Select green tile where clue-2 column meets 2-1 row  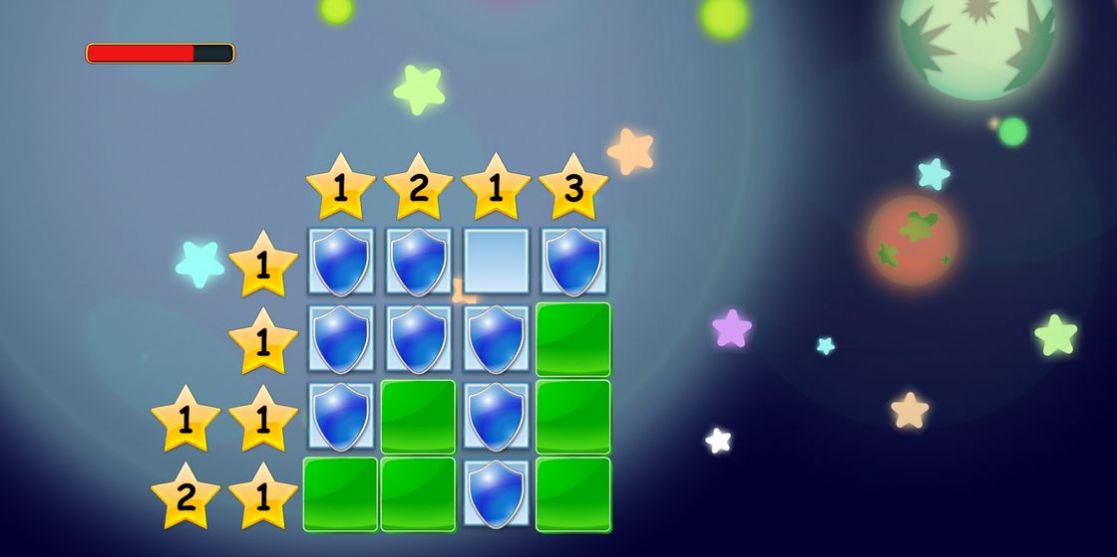click(418, 494)
